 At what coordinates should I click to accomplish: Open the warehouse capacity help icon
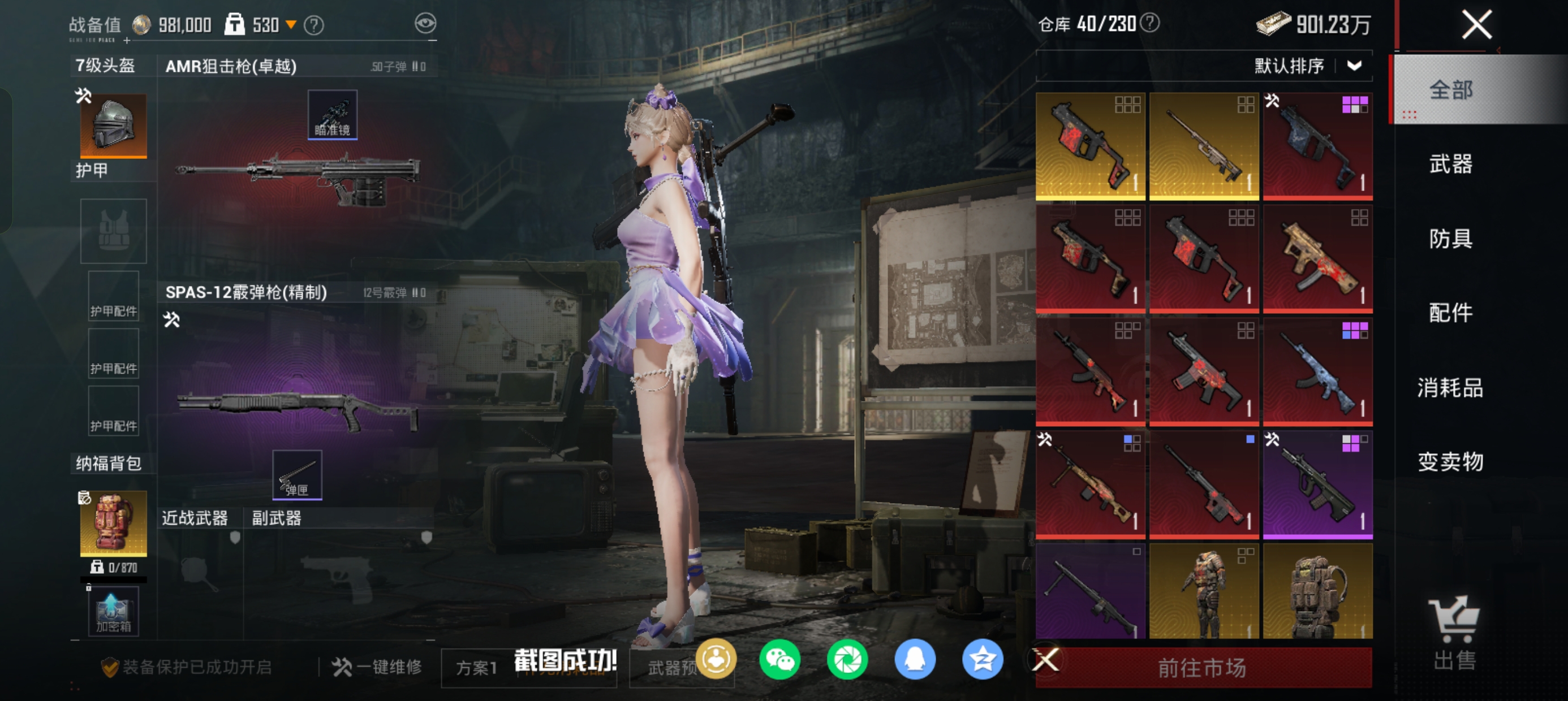point(1150,23)
